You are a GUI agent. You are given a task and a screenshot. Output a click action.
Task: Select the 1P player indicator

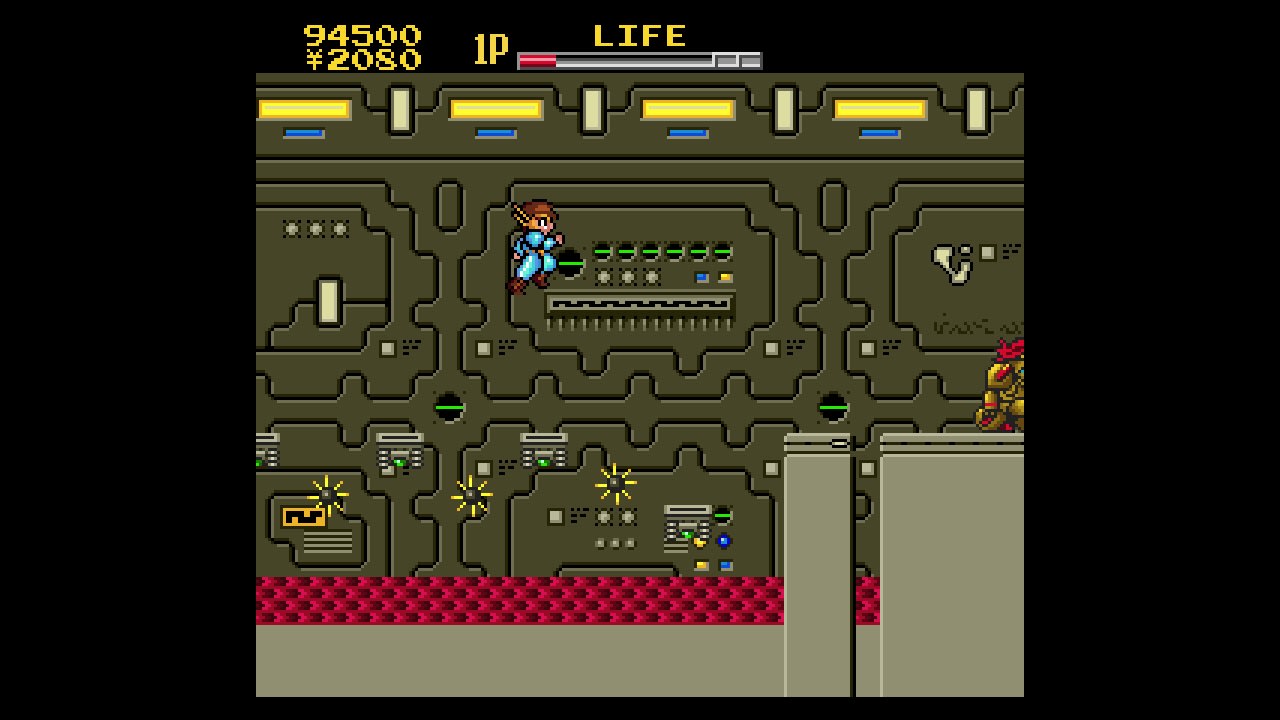(x=491, y=45)
